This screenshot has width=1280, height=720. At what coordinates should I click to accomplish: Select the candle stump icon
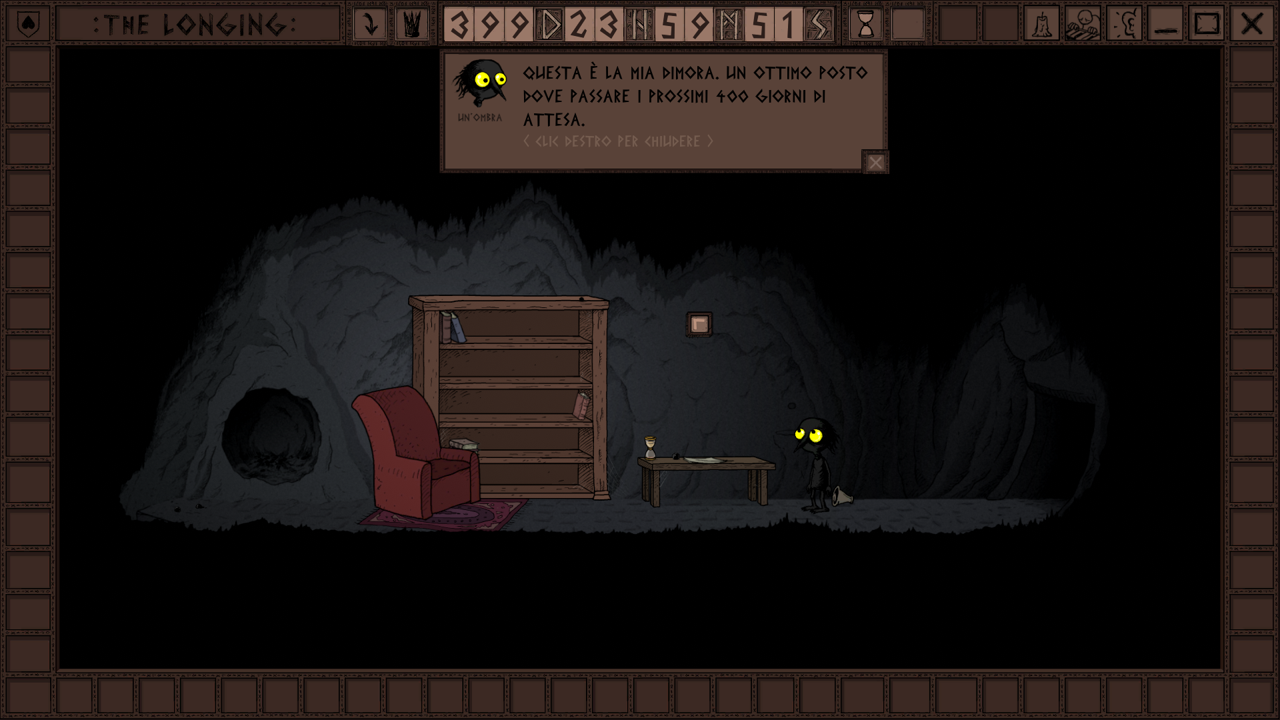(x=1041, y=24)
